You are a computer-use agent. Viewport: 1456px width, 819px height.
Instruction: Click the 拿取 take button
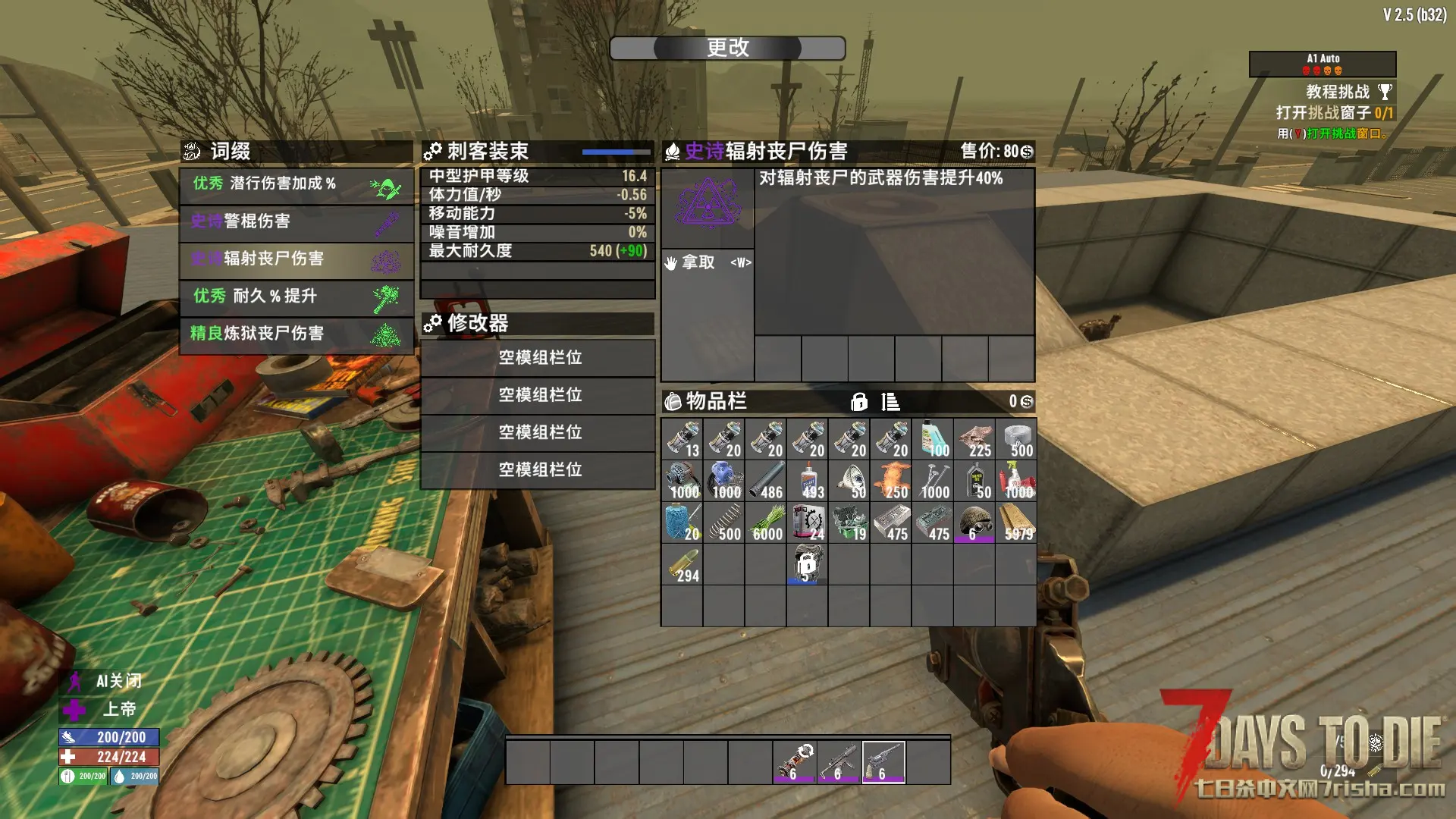[x=707, y=262]
